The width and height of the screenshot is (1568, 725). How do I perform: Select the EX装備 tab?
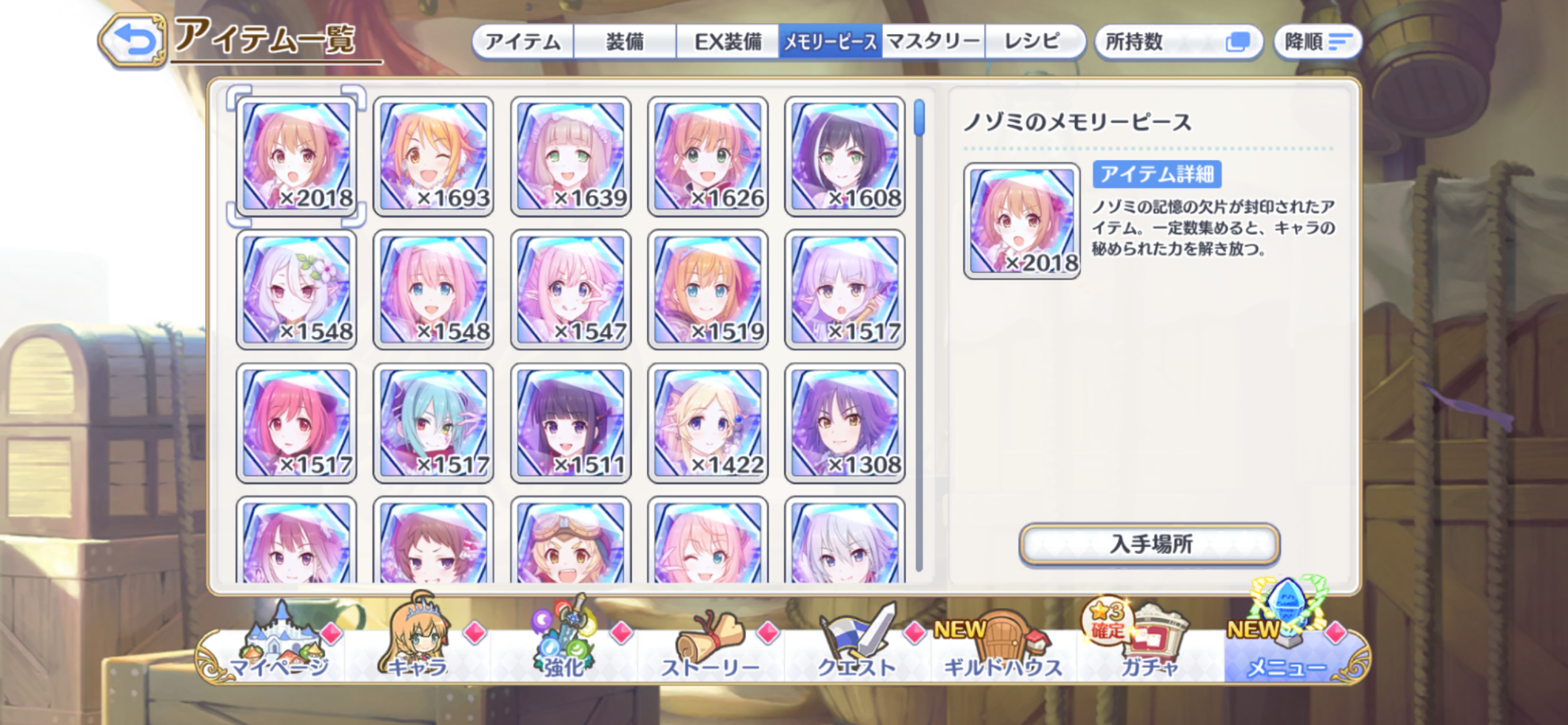727,41
